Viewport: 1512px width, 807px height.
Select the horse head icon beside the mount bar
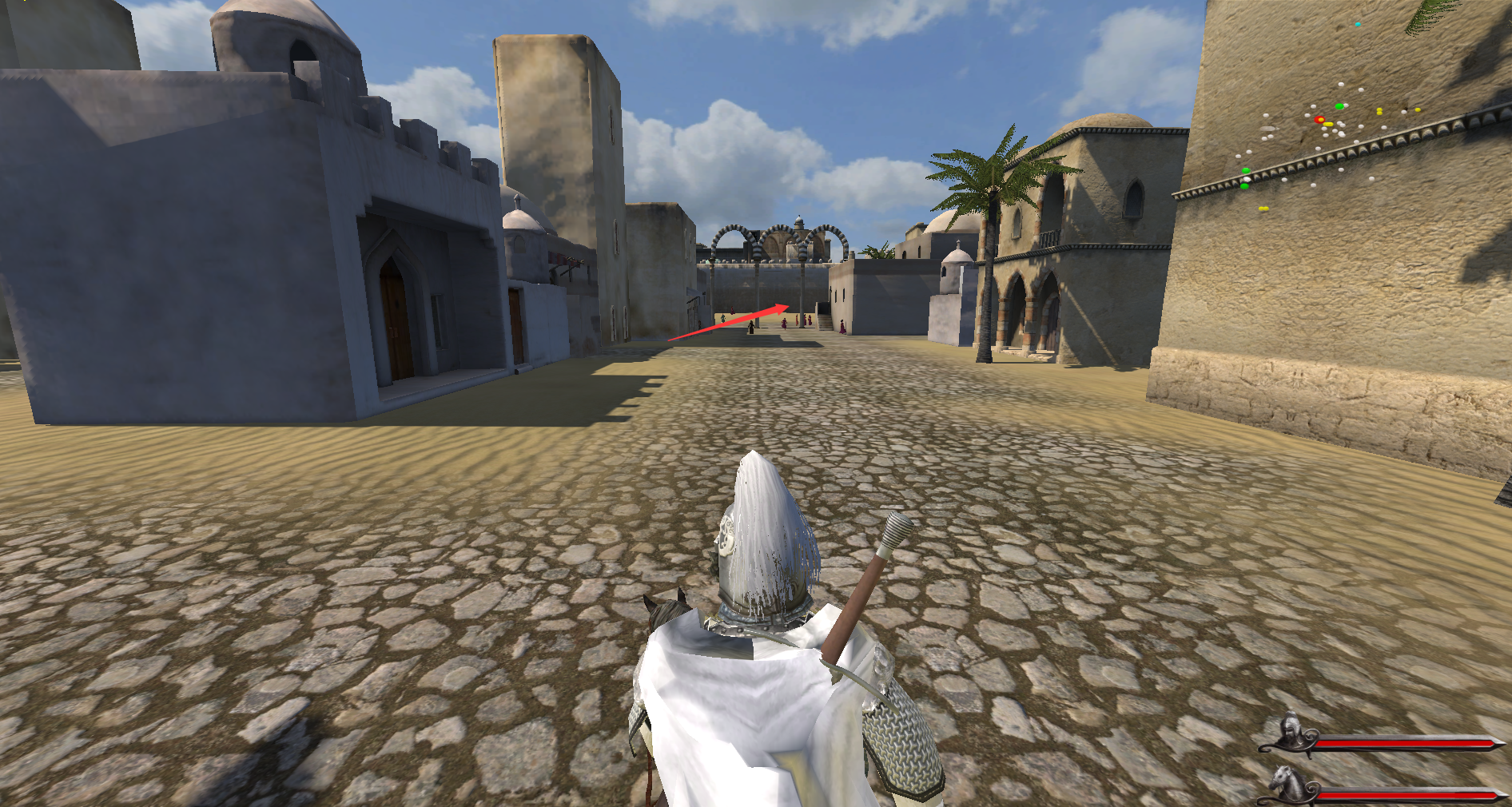(x=1287, y=781)
